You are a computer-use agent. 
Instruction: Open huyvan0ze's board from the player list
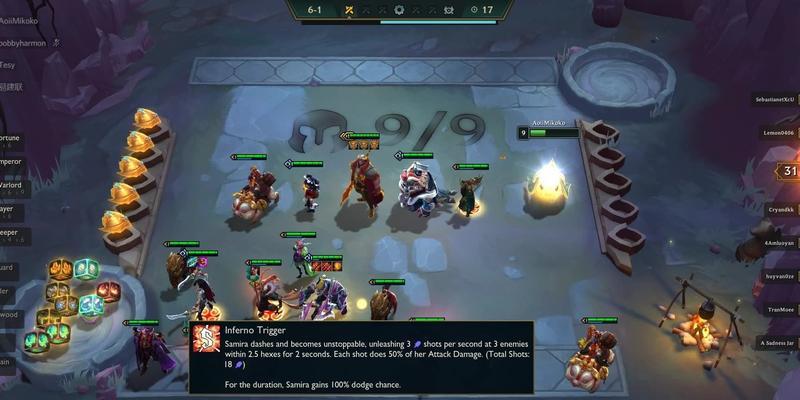coord(777,275)
